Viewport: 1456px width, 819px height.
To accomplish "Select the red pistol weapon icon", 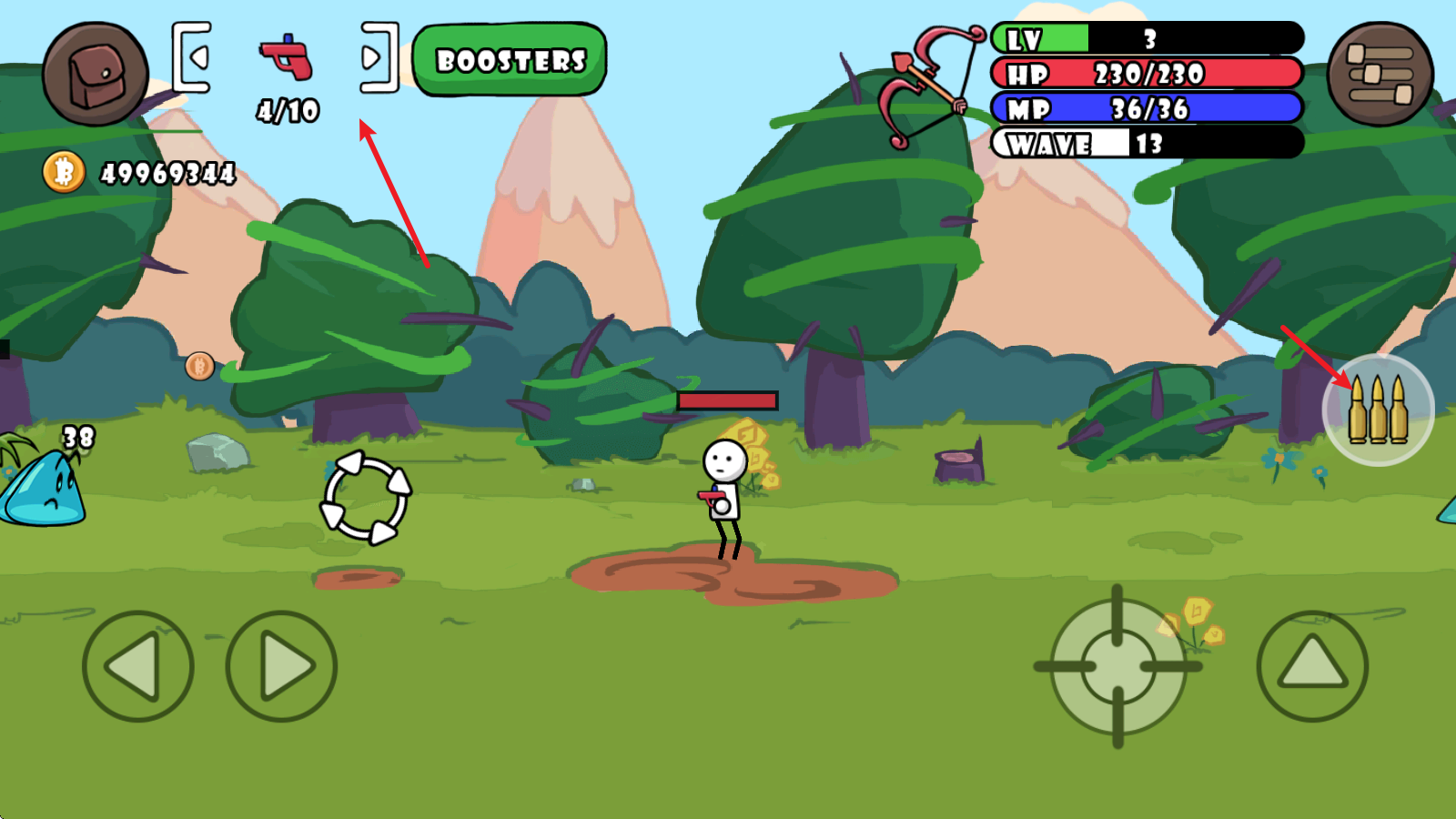I will [287, 57].
